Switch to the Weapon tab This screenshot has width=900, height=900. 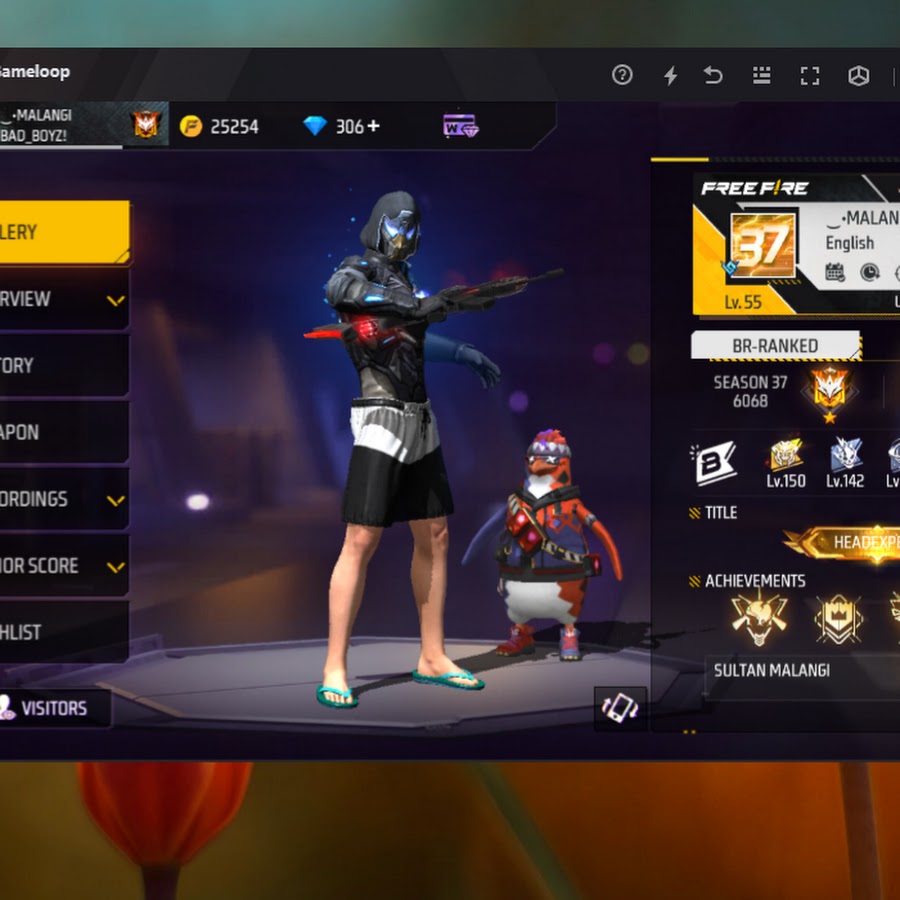60,433
